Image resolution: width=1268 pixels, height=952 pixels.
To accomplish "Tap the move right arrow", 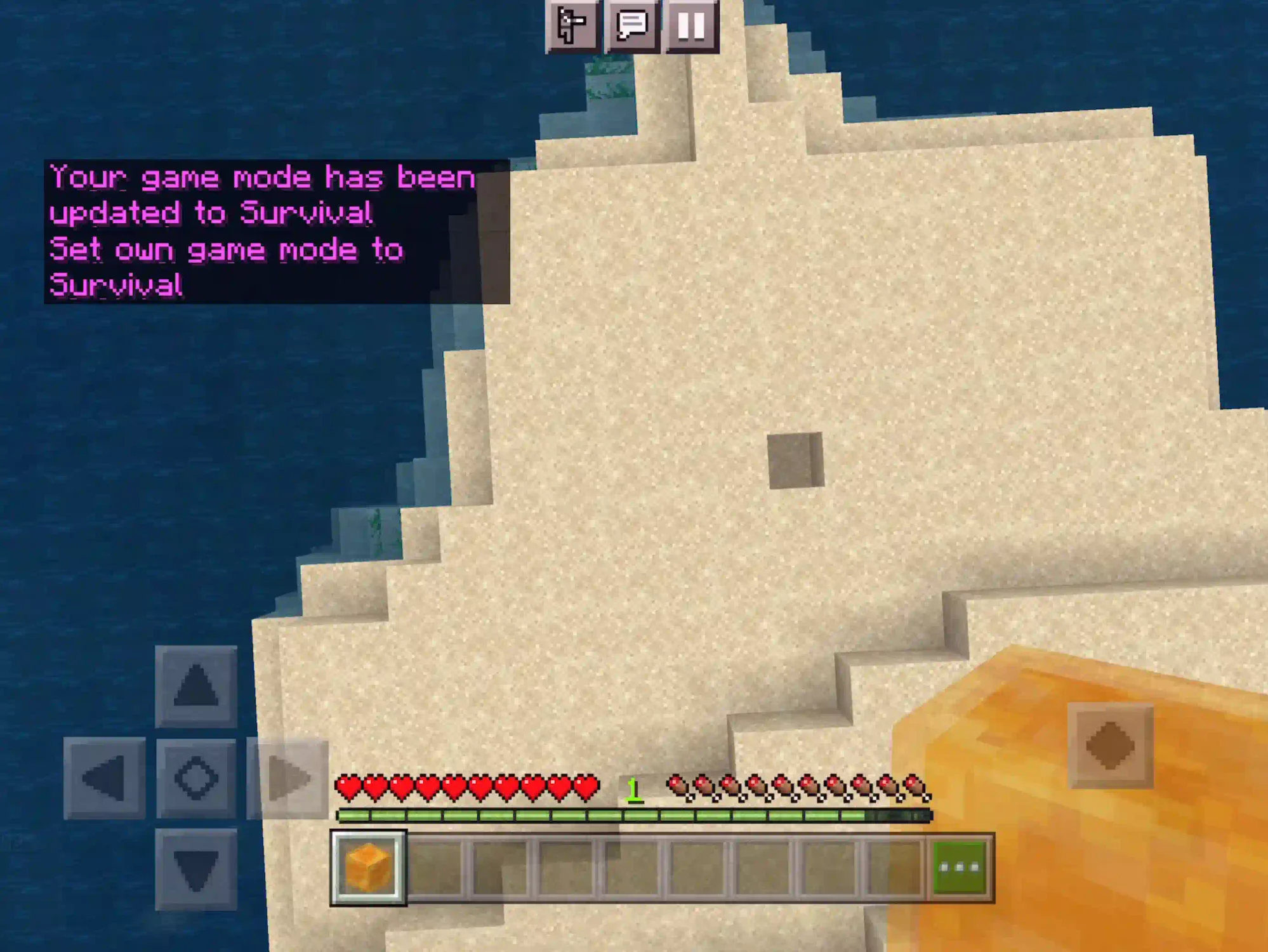I will tap(287, 778).
